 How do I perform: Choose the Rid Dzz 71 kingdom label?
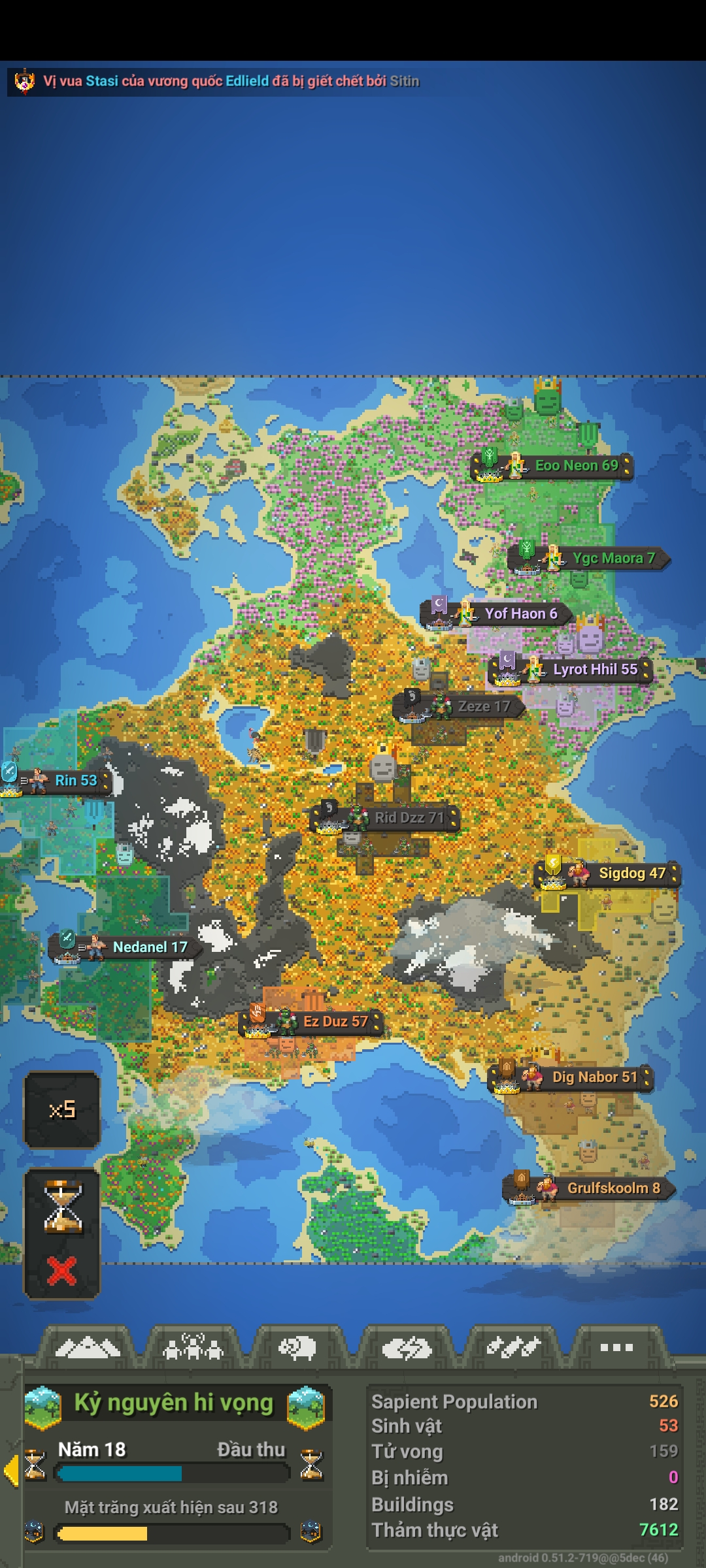(409, 818)
